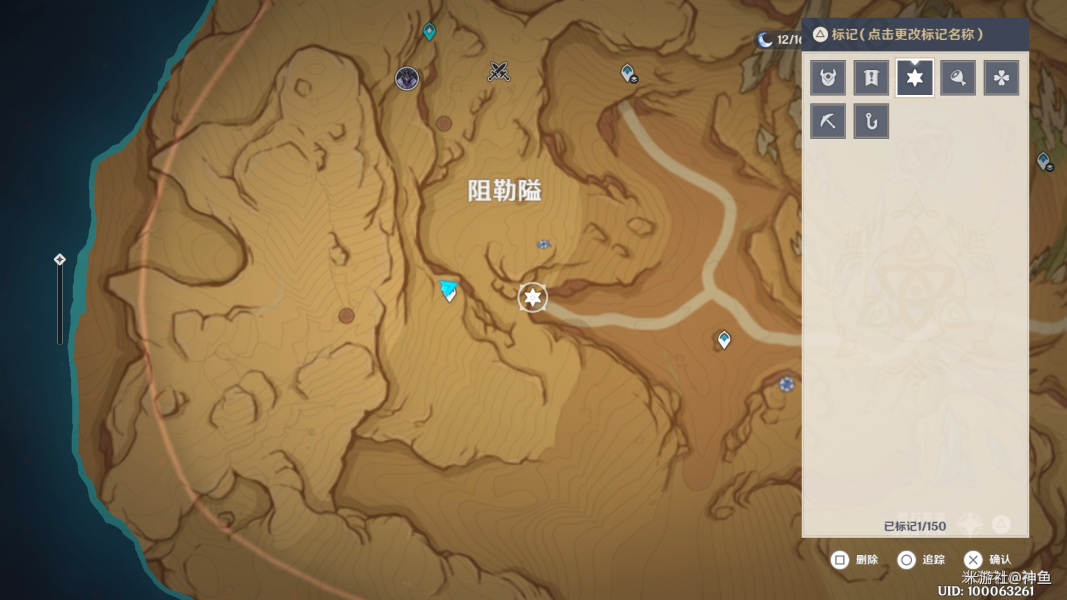Click the map zoom slider handle
The height and width of the screenshot is (600, 1067).
60,260
